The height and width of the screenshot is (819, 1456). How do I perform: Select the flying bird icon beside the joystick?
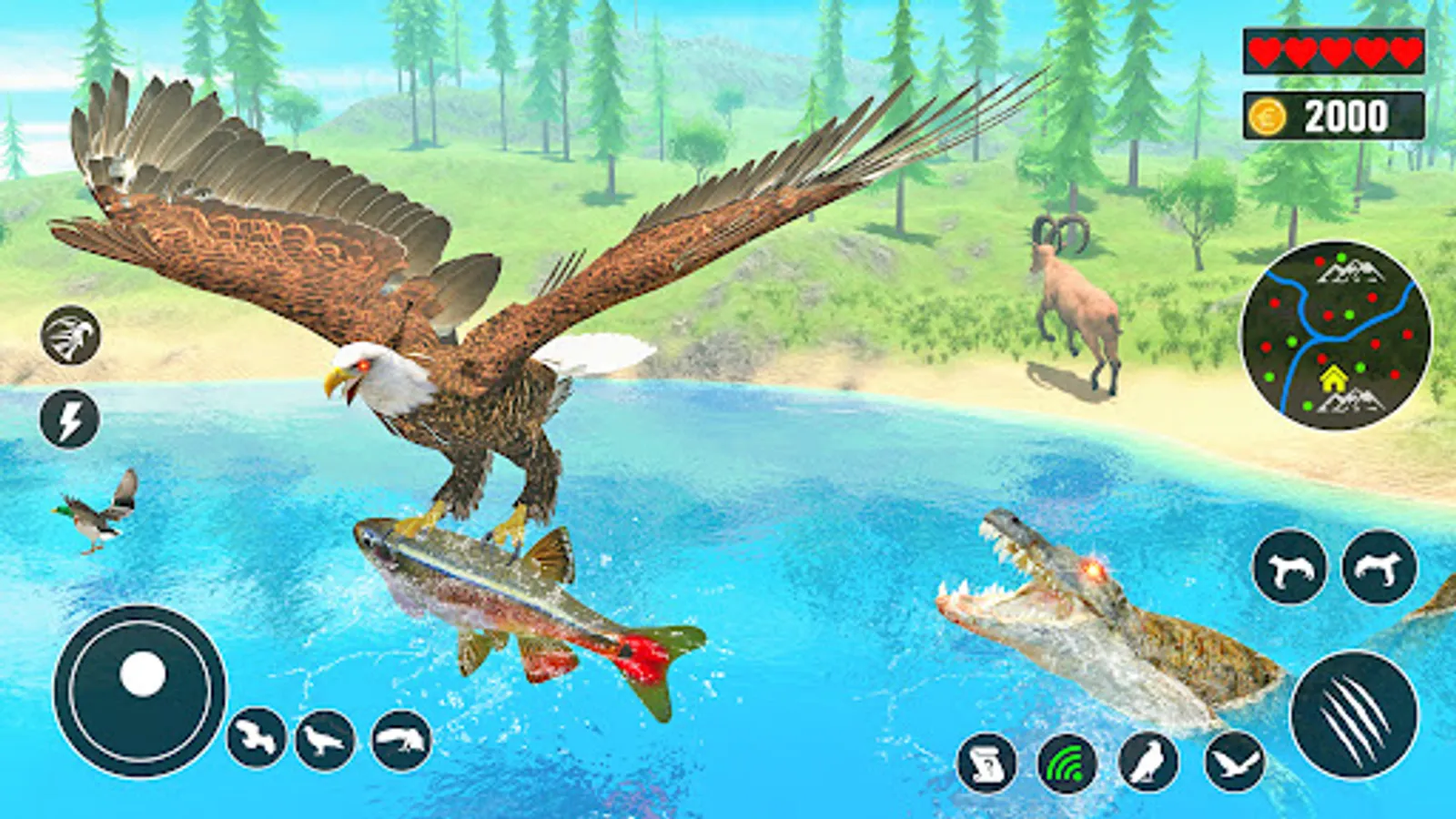click(x=257, y=737)
